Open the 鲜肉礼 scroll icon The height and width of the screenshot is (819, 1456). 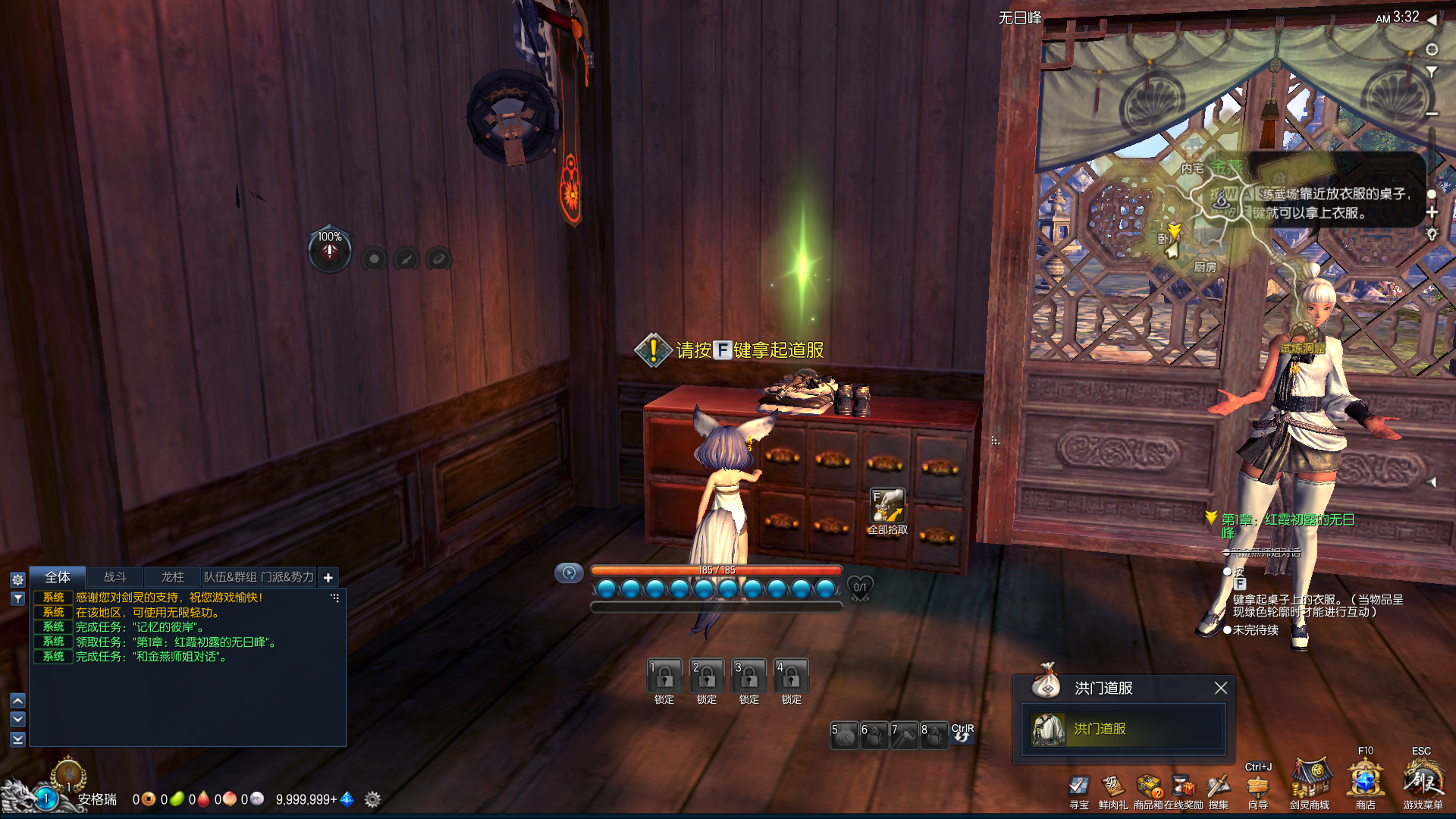click(x=1112, y=786)
